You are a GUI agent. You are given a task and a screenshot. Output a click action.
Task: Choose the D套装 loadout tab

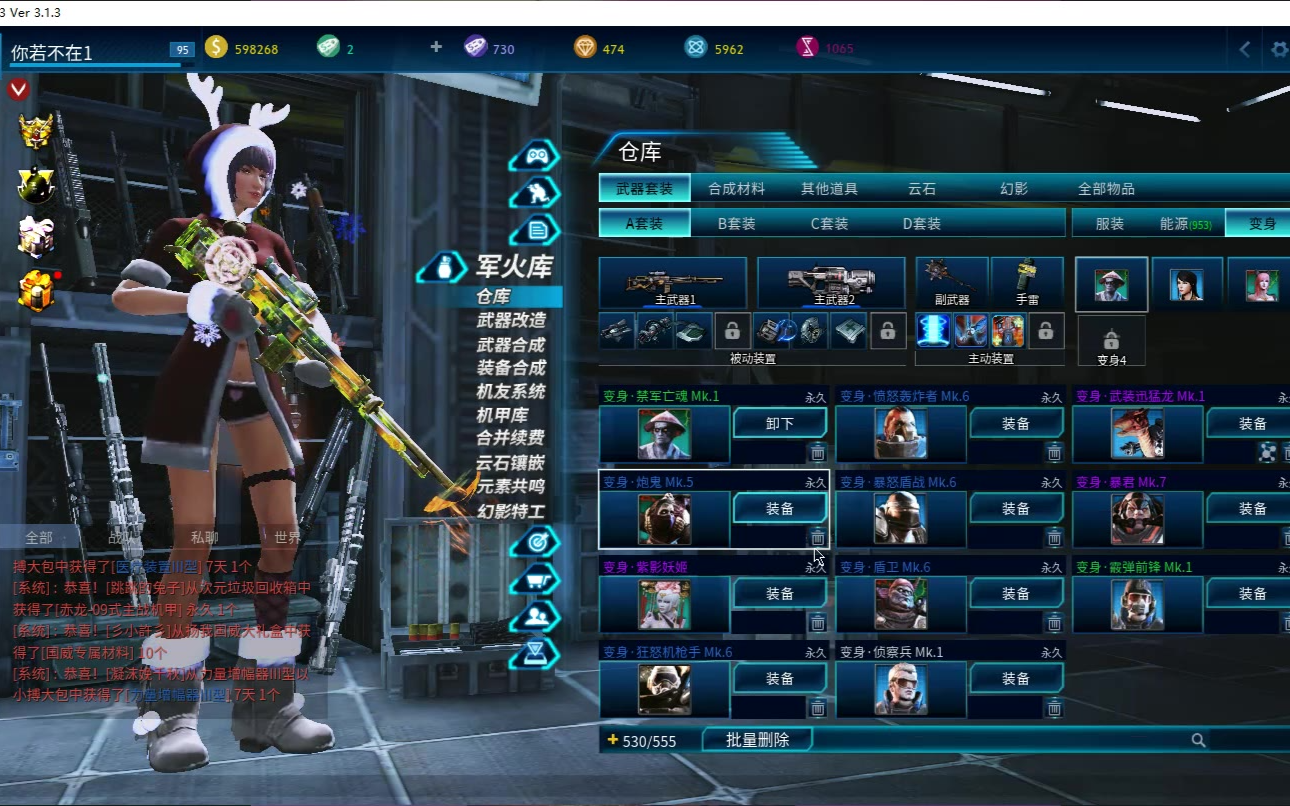click(921, 223)
